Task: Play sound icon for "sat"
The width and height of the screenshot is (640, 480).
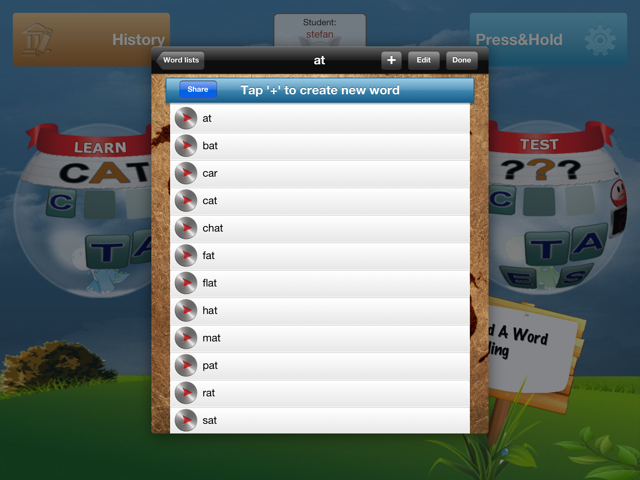Action: coord(185,421)
